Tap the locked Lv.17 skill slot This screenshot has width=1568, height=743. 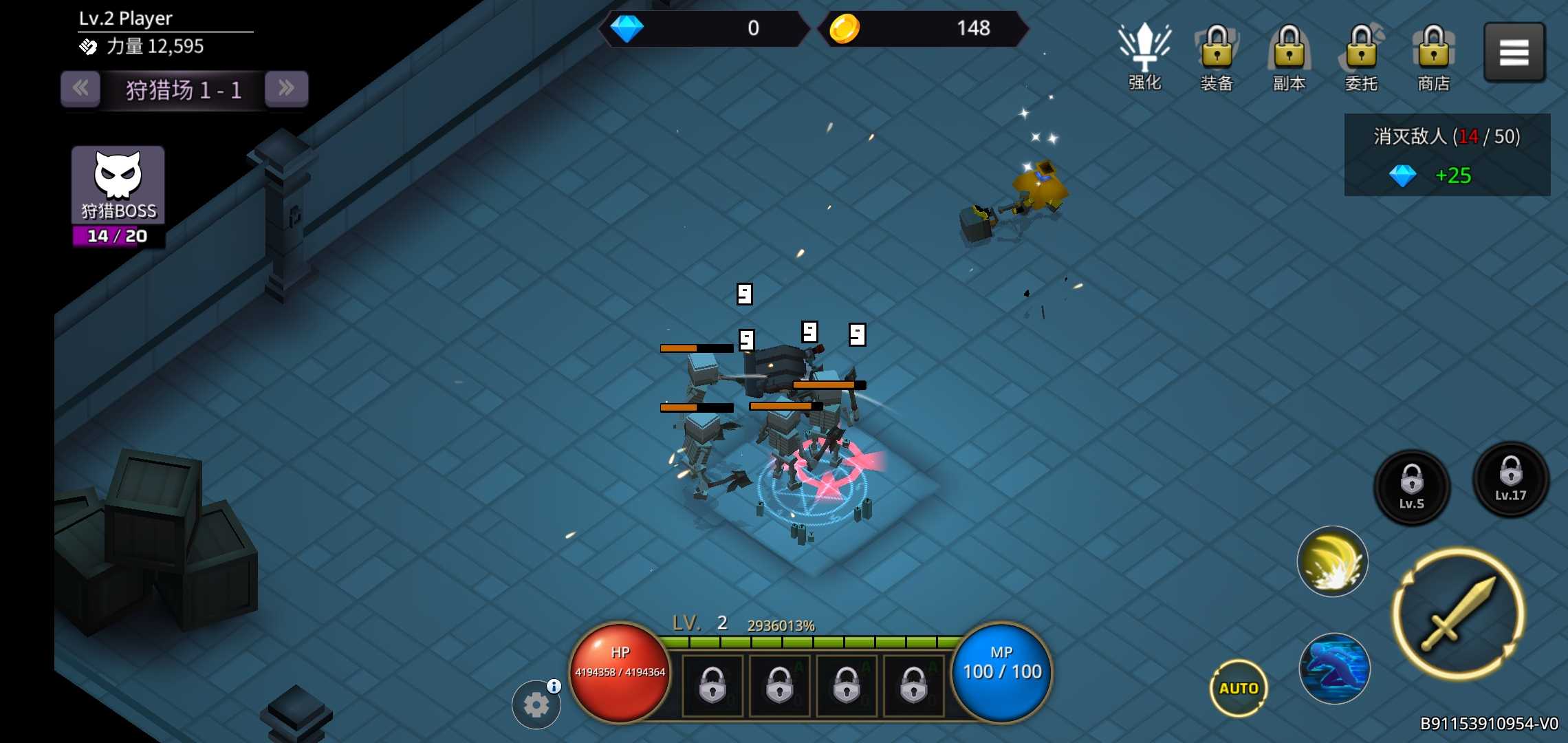pyautogui.click(x=1510, y=480)
